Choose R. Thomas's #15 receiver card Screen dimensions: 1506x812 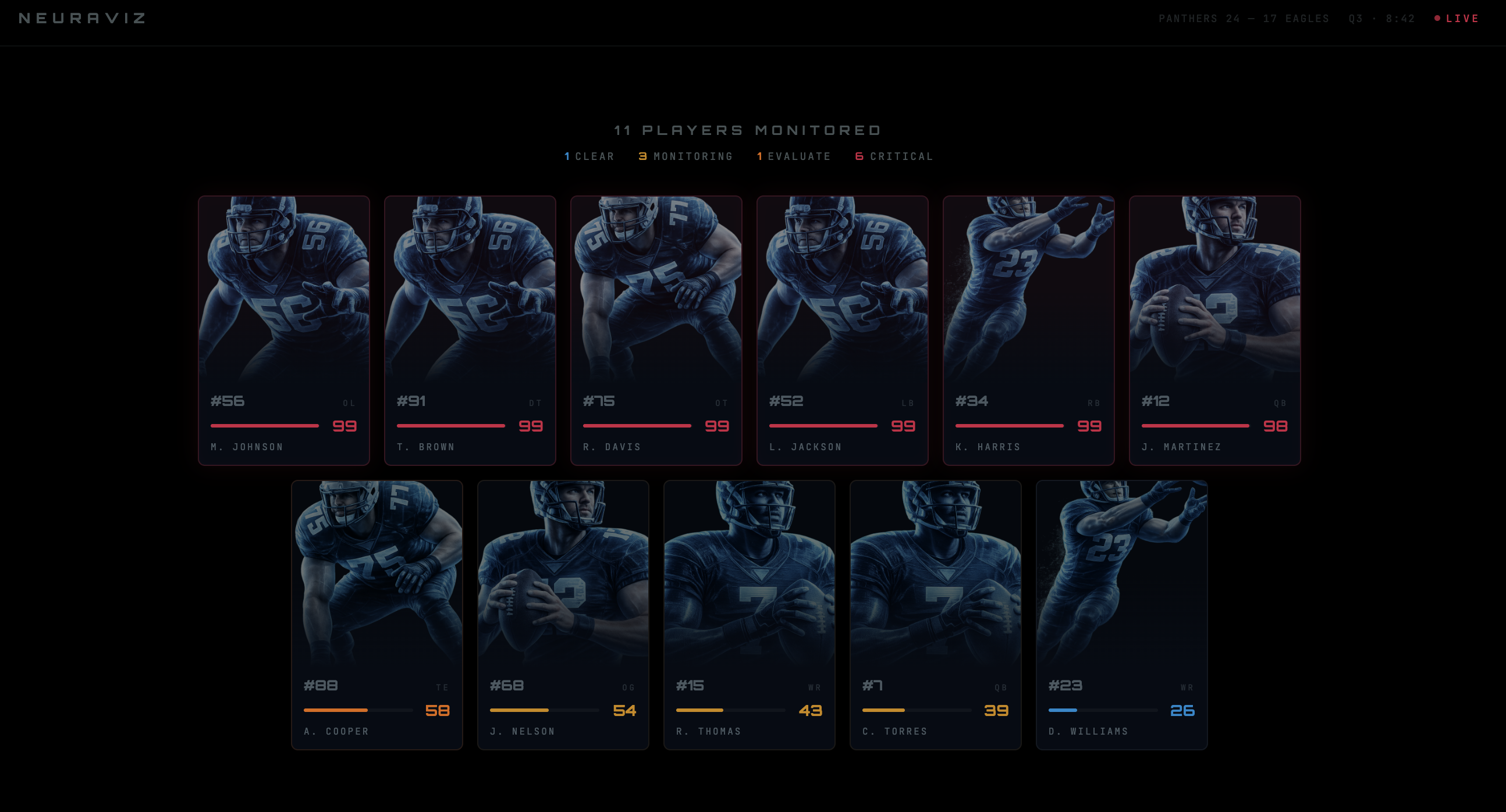[x=749, y=615]
